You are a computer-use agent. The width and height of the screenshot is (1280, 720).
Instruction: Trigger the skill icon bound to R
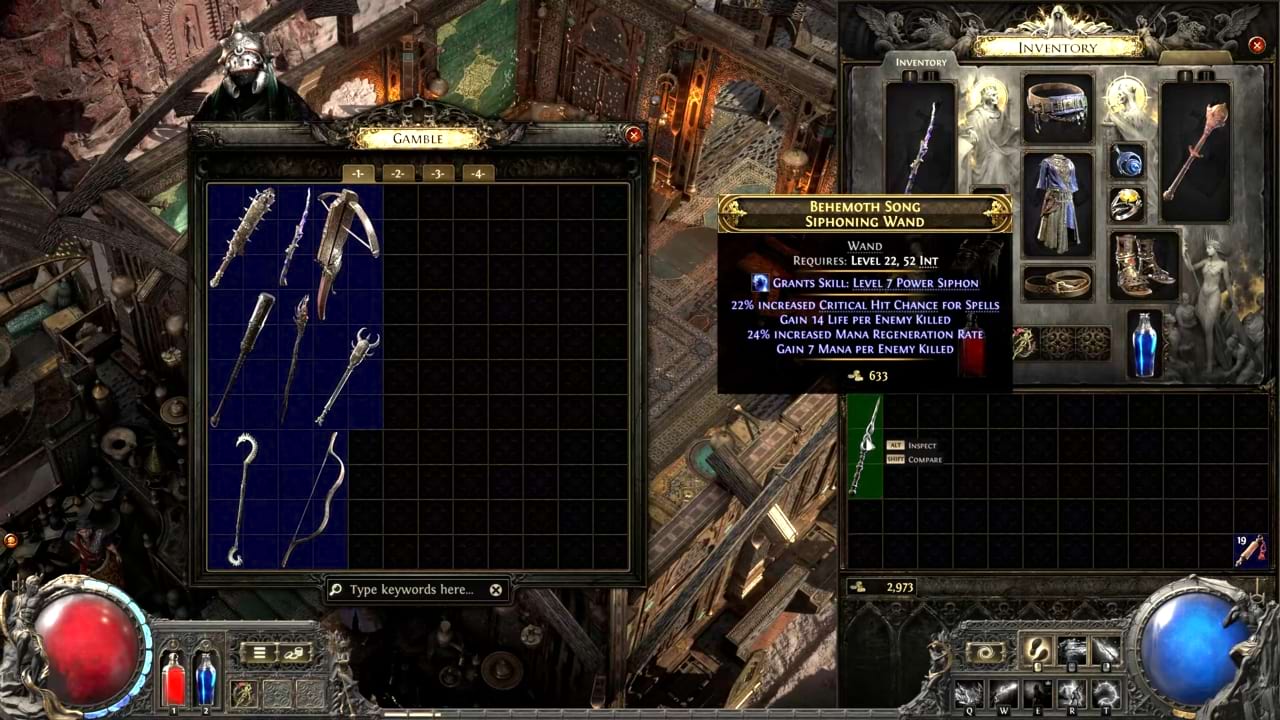(x=1071, y=694)
